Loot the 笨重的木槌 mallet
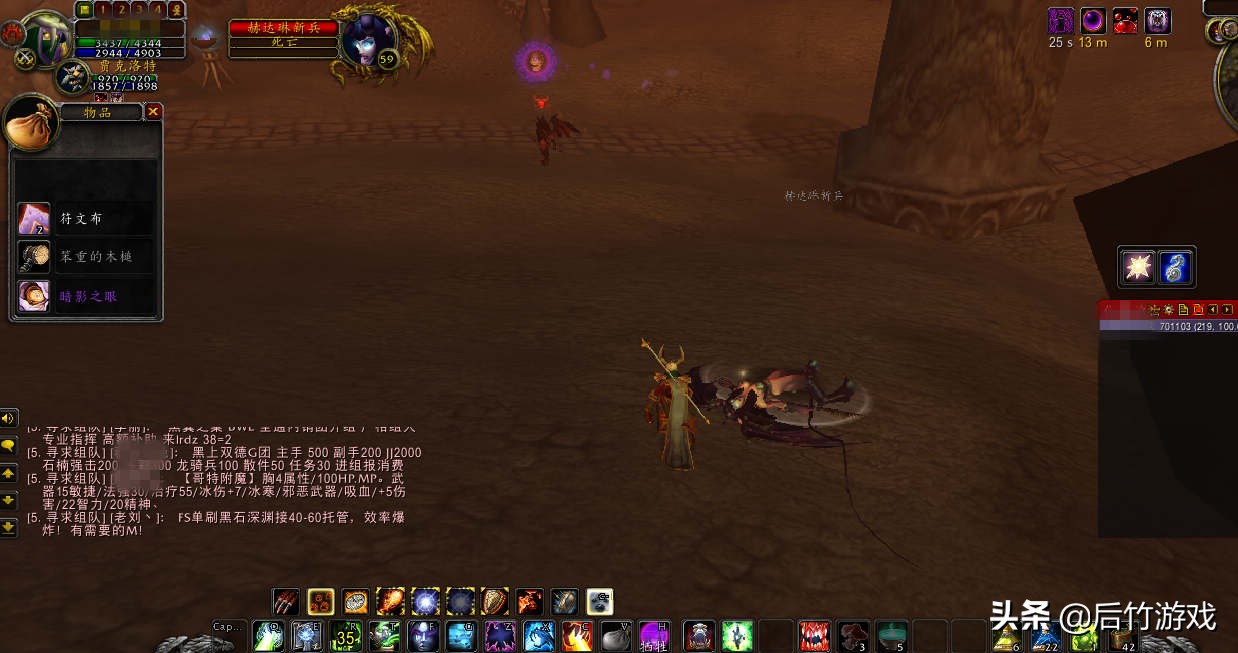 pyautogui.click(x=34, y=257)
